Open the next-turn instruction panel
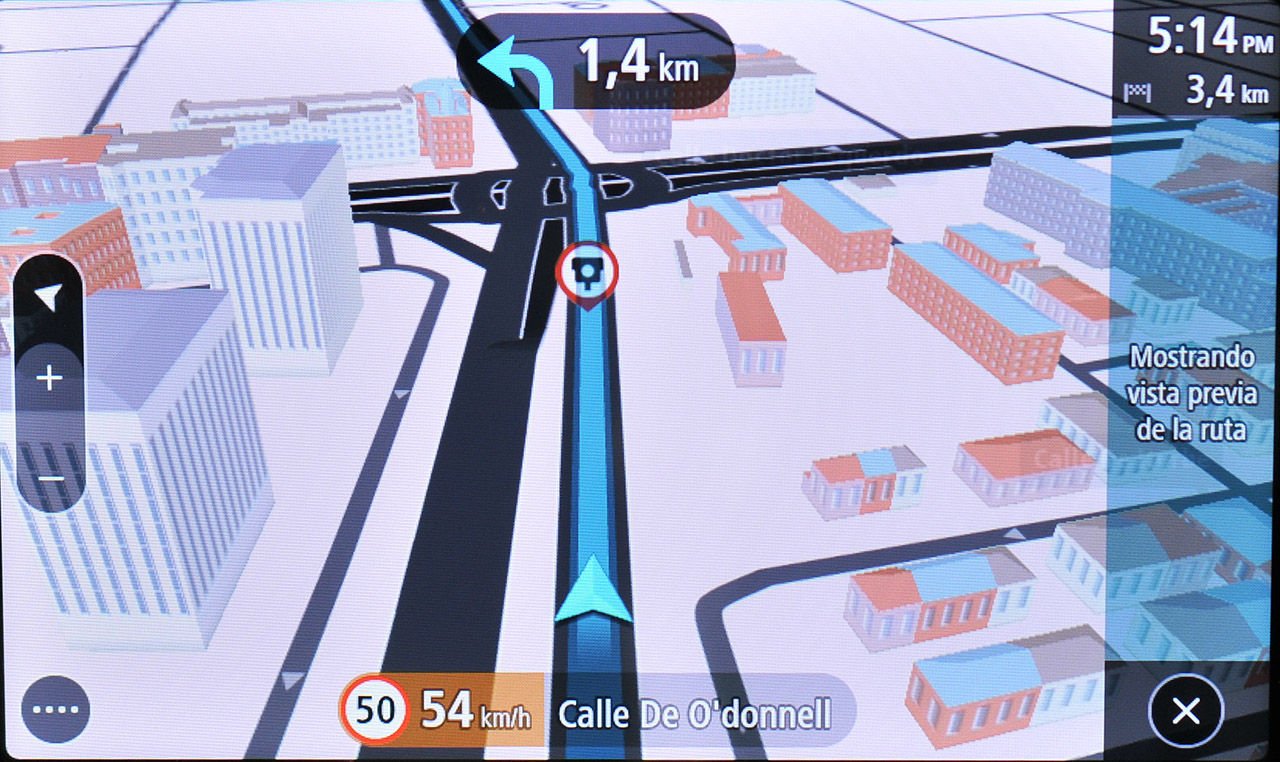The height and width of the screenshot is (762, 1280). (x=596, y=62)
